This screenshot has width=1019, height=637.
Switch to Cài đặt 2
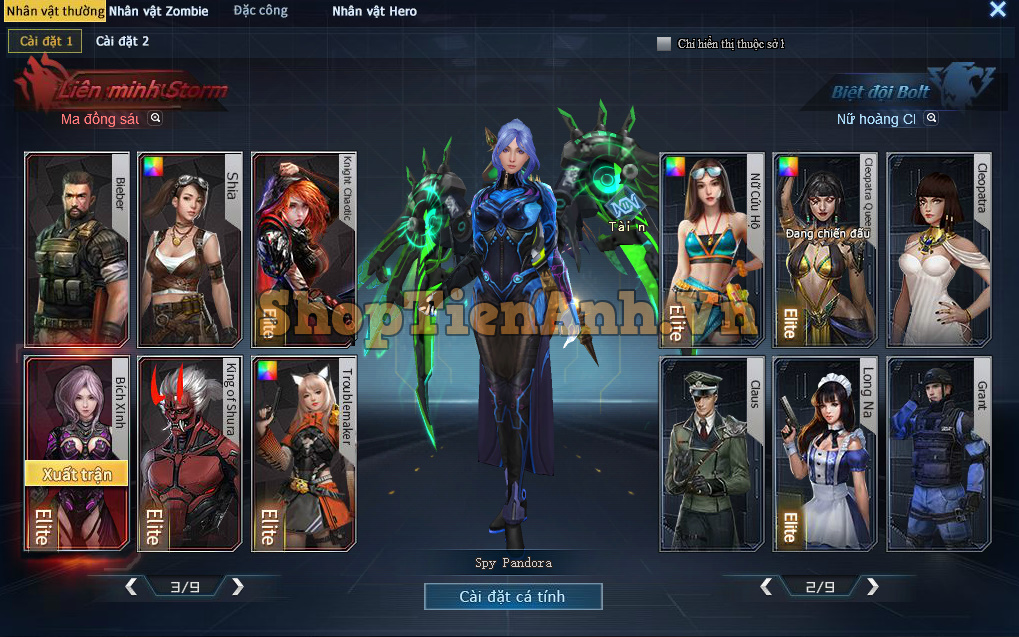[x=122, y=41]
